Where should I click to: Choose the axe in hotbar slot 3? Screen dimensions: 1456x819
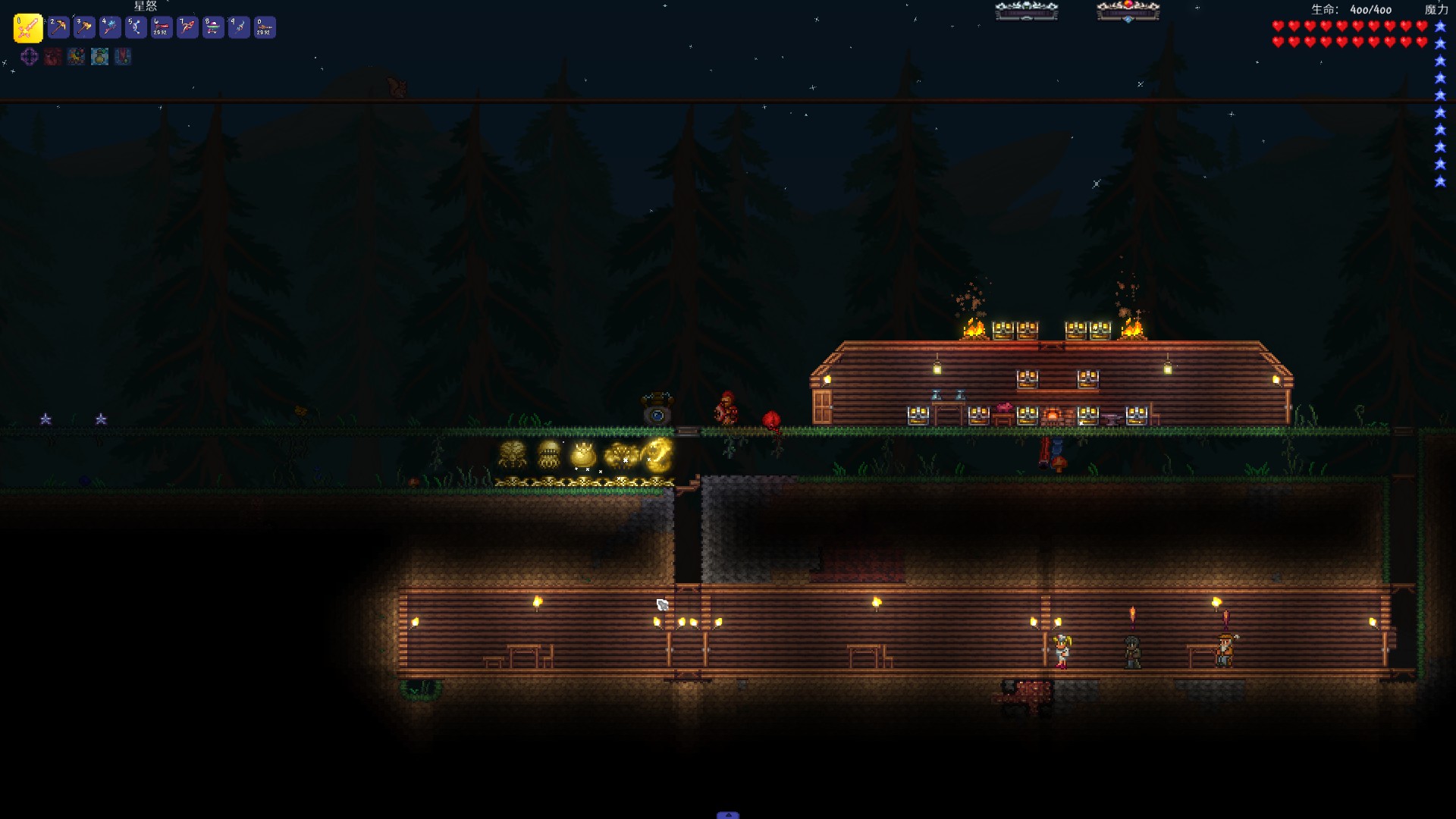[x=84, y=28]
